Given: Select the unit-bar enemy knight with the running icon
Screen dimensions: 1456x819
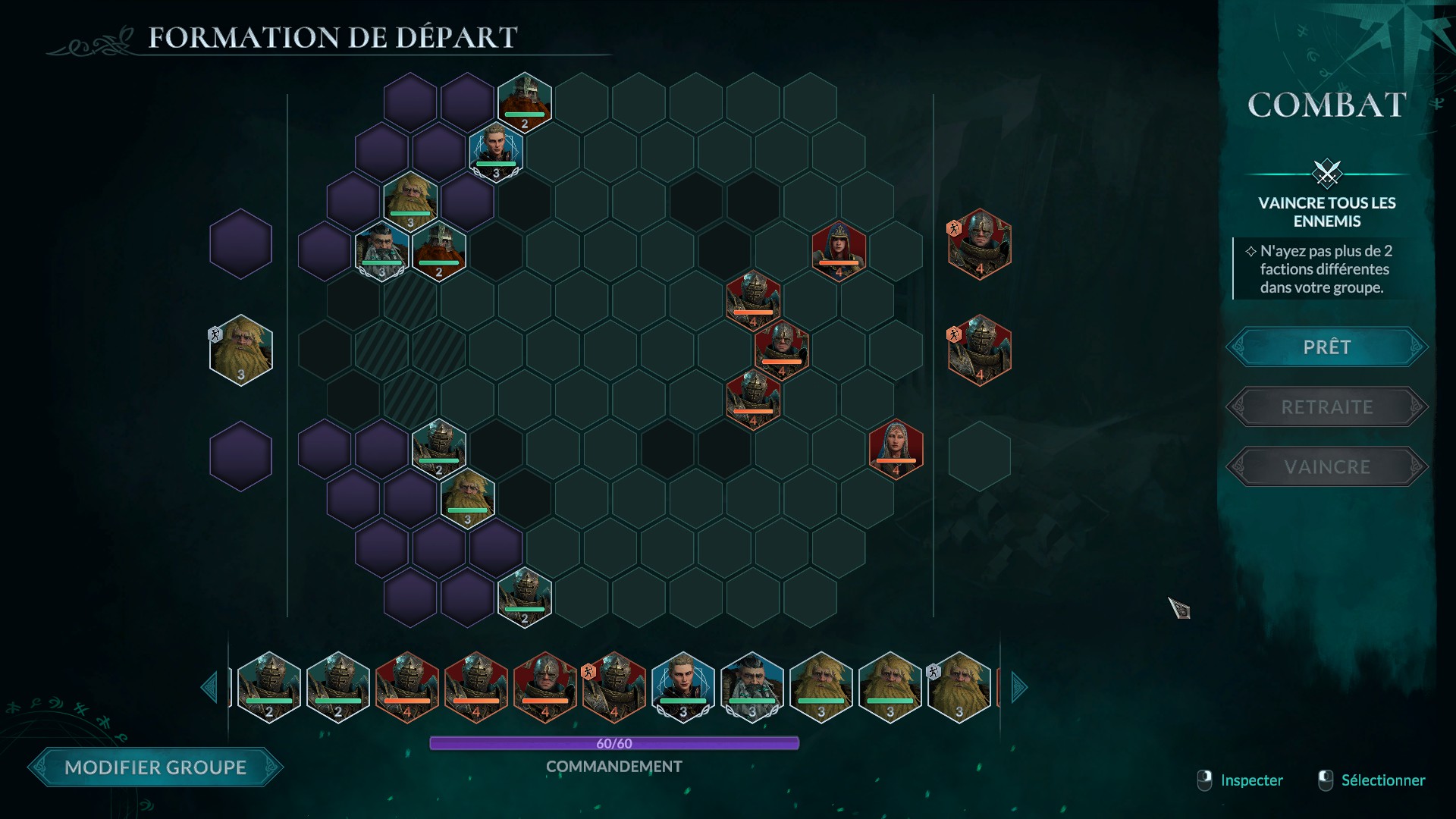Looking at the screenshot, I should pos(614,687).
